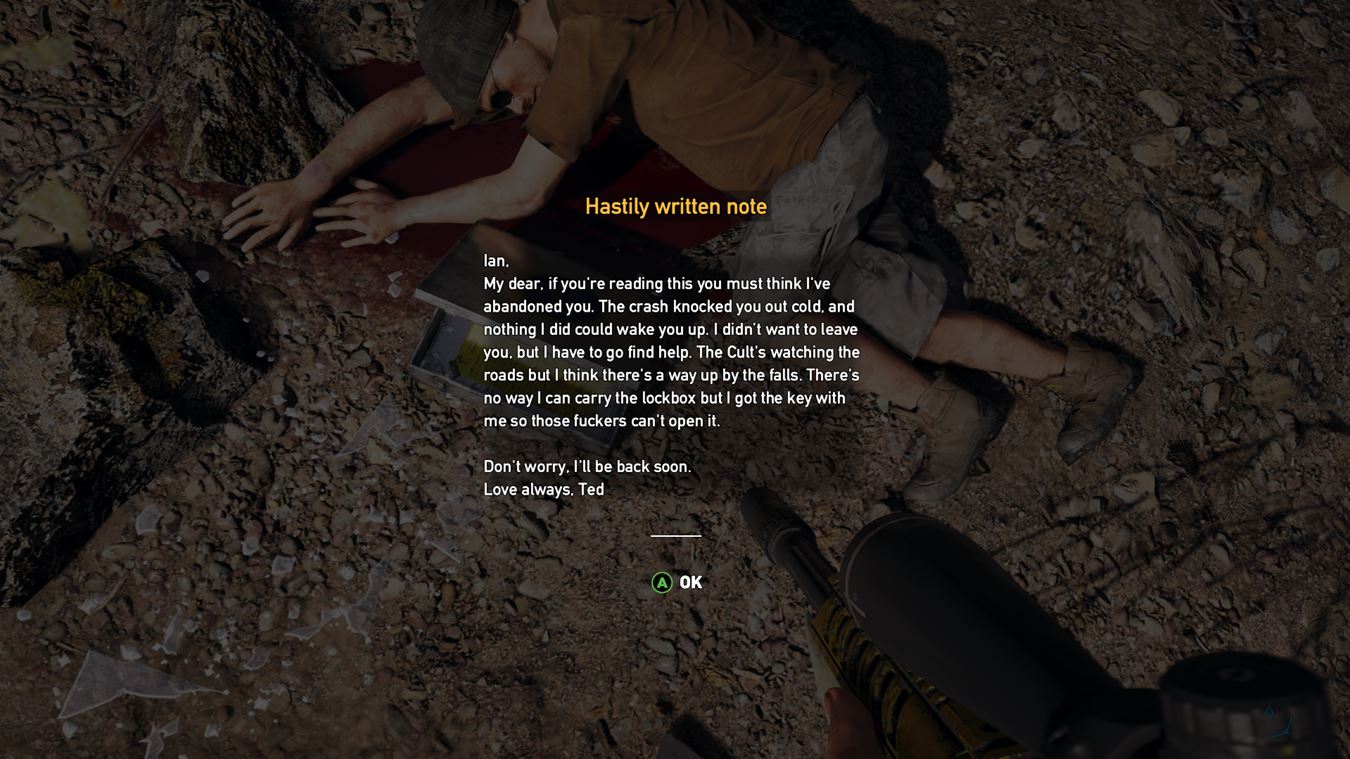Select the 'Hastily written note' title
The width and height of the screenshot is (1350, 759).
[675, 206]
